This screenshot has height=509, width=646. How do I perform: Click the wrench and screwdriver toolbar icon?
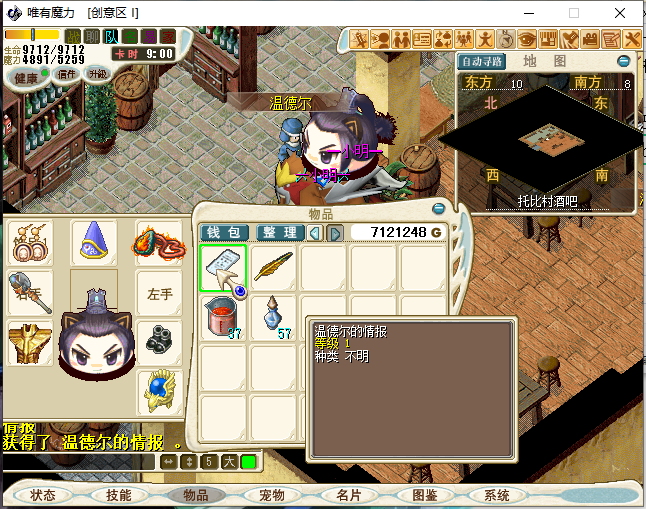click(x=633, y=39)
